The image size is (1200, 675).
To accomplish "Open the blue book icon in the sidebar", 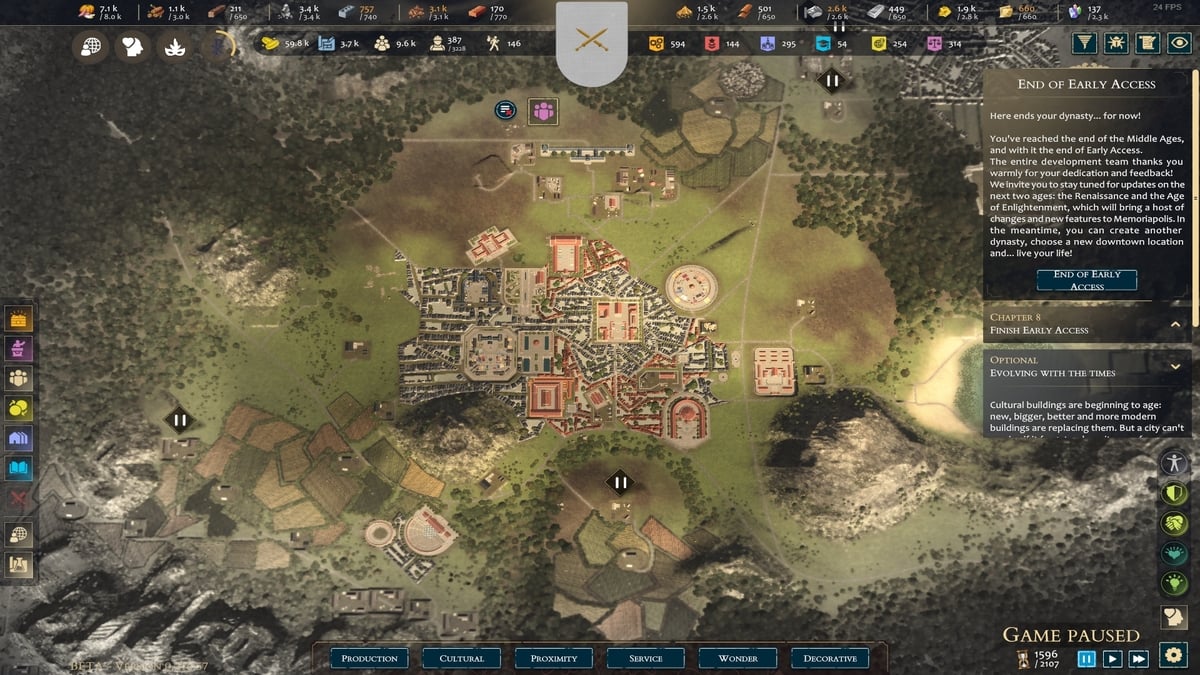I will tap(19, 467).
